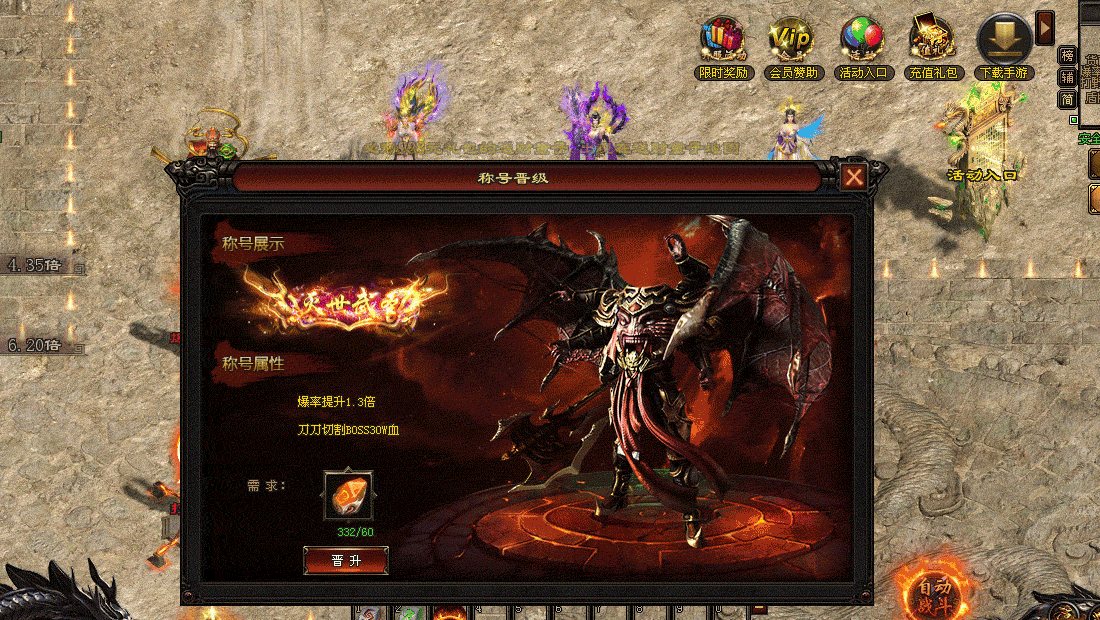
Task: Open the 充值礼包 treasure chest icon
Action: click(x=932, y=40)
